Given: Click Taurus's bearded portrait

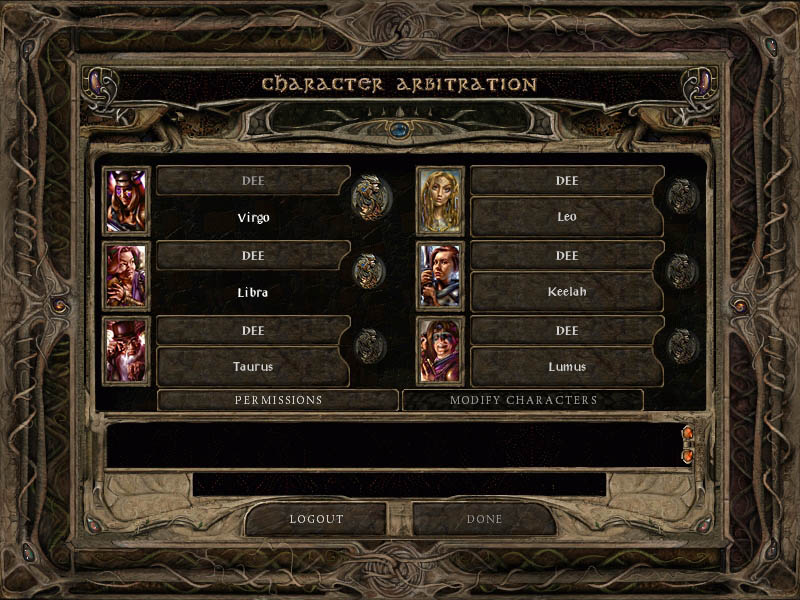Looking at the screenshot, I should point(127,351).
